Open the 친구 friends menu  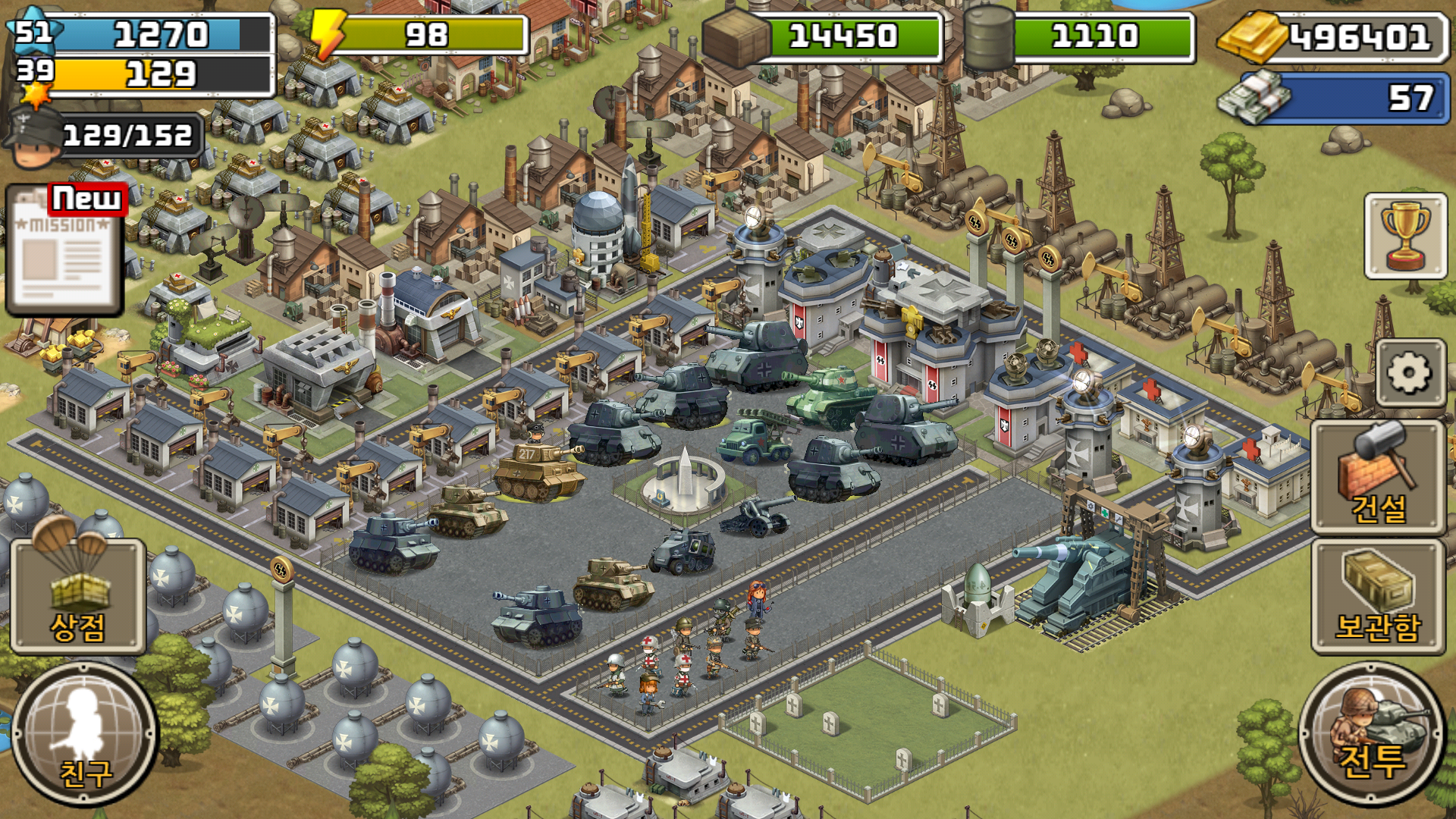(83, 736)
